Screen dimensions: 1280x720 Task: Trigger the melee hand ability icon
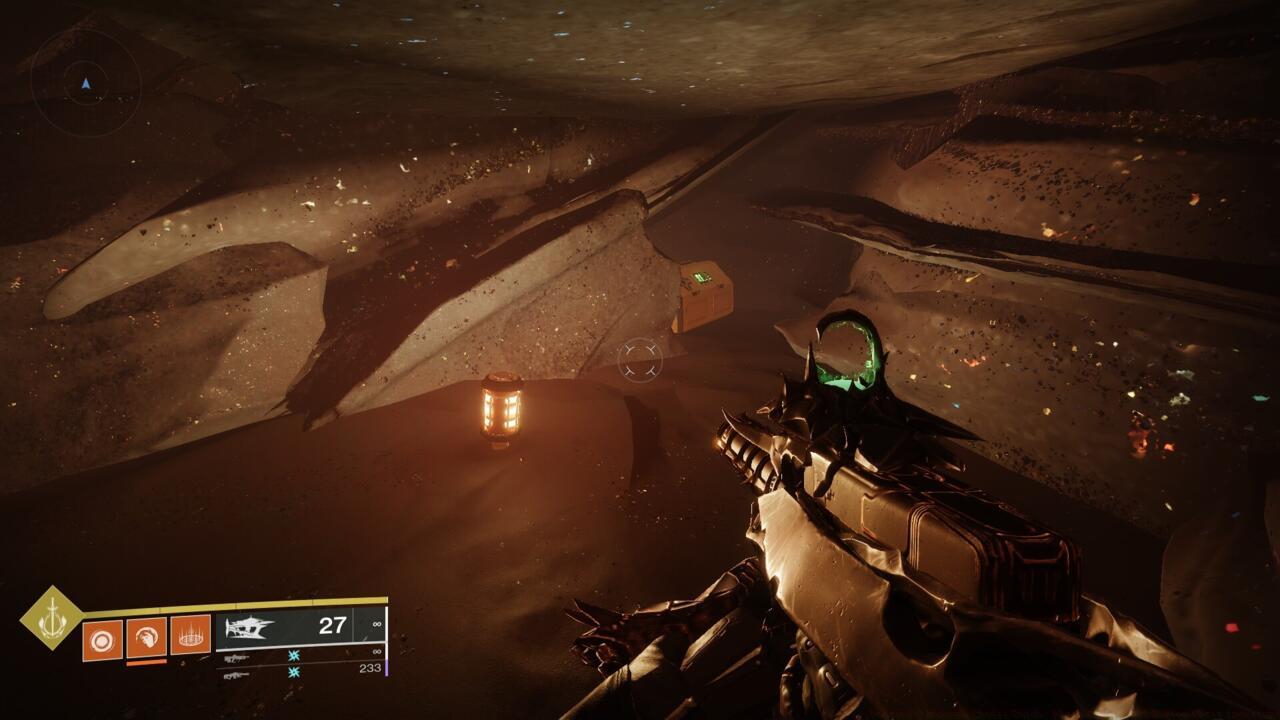click(x=146, y=637)
